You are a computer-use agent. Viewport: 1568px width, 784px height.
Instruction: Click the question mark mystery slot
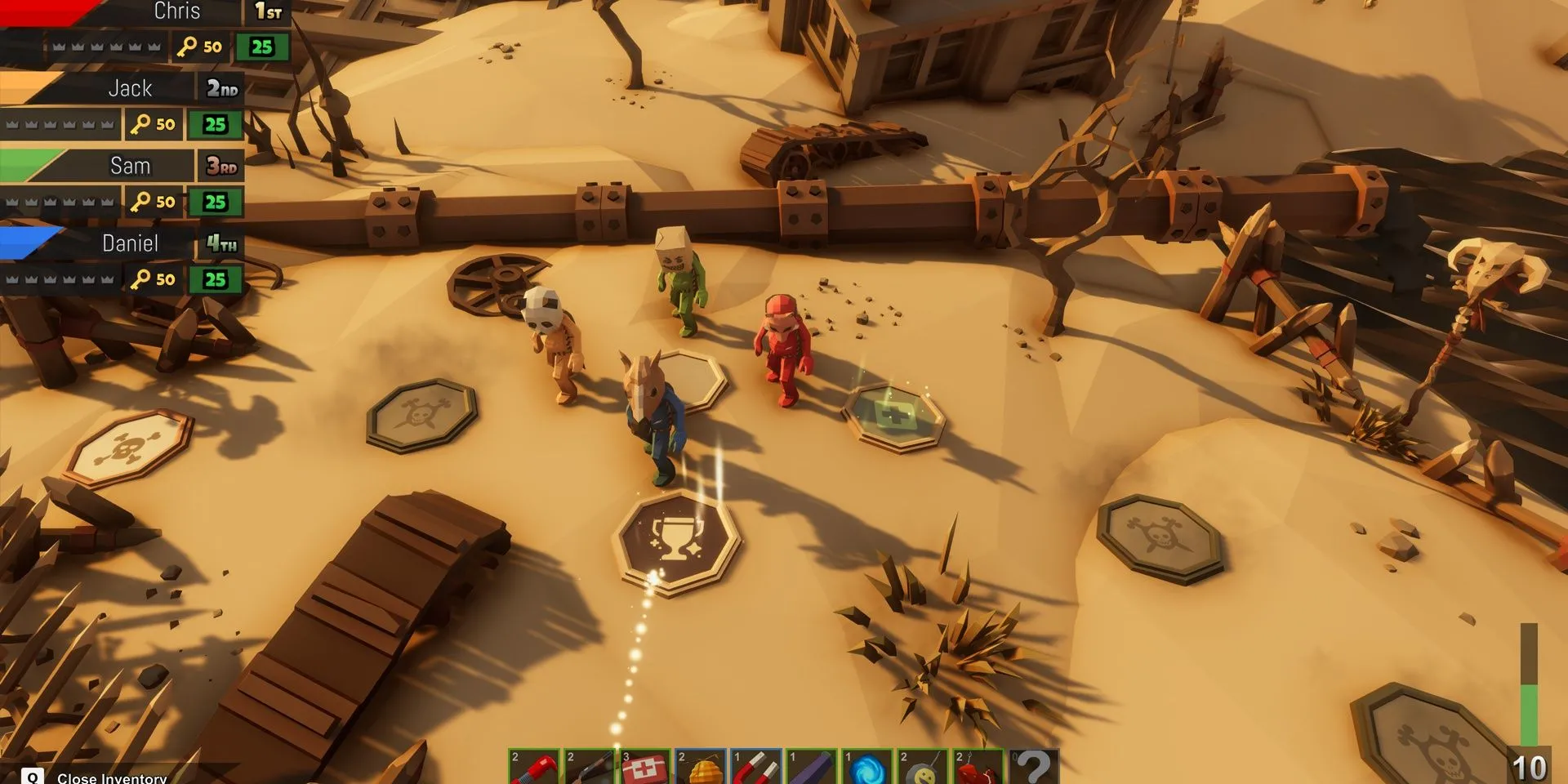pos(1034,768)
